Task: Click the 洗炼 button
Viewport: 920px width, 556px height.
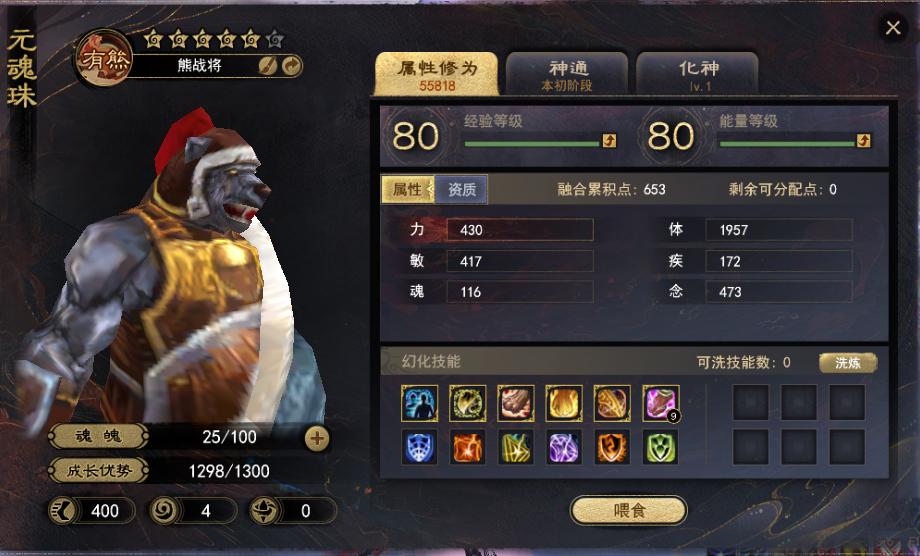Action: [x=847, y=363]
